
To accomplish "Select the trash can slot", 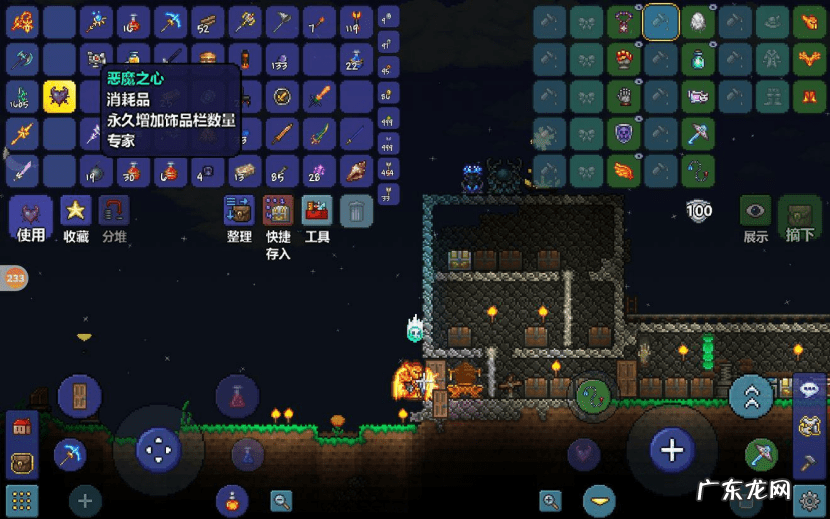I will click(356, 211).
